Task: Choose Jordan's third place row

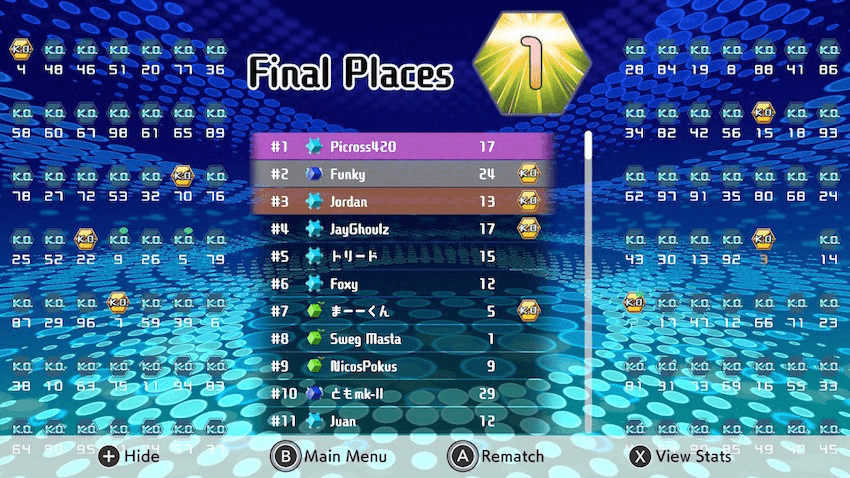Action: tap(402, 201)
